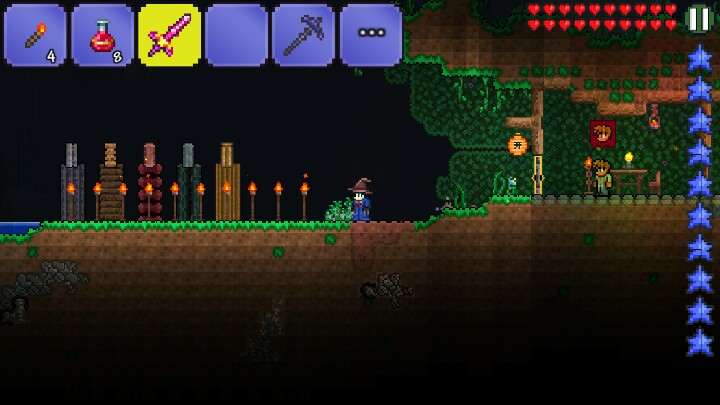This screenshot has width=720, height=405.
Task: Choose the red healing potion slot
Action: [x=102, y=35]
